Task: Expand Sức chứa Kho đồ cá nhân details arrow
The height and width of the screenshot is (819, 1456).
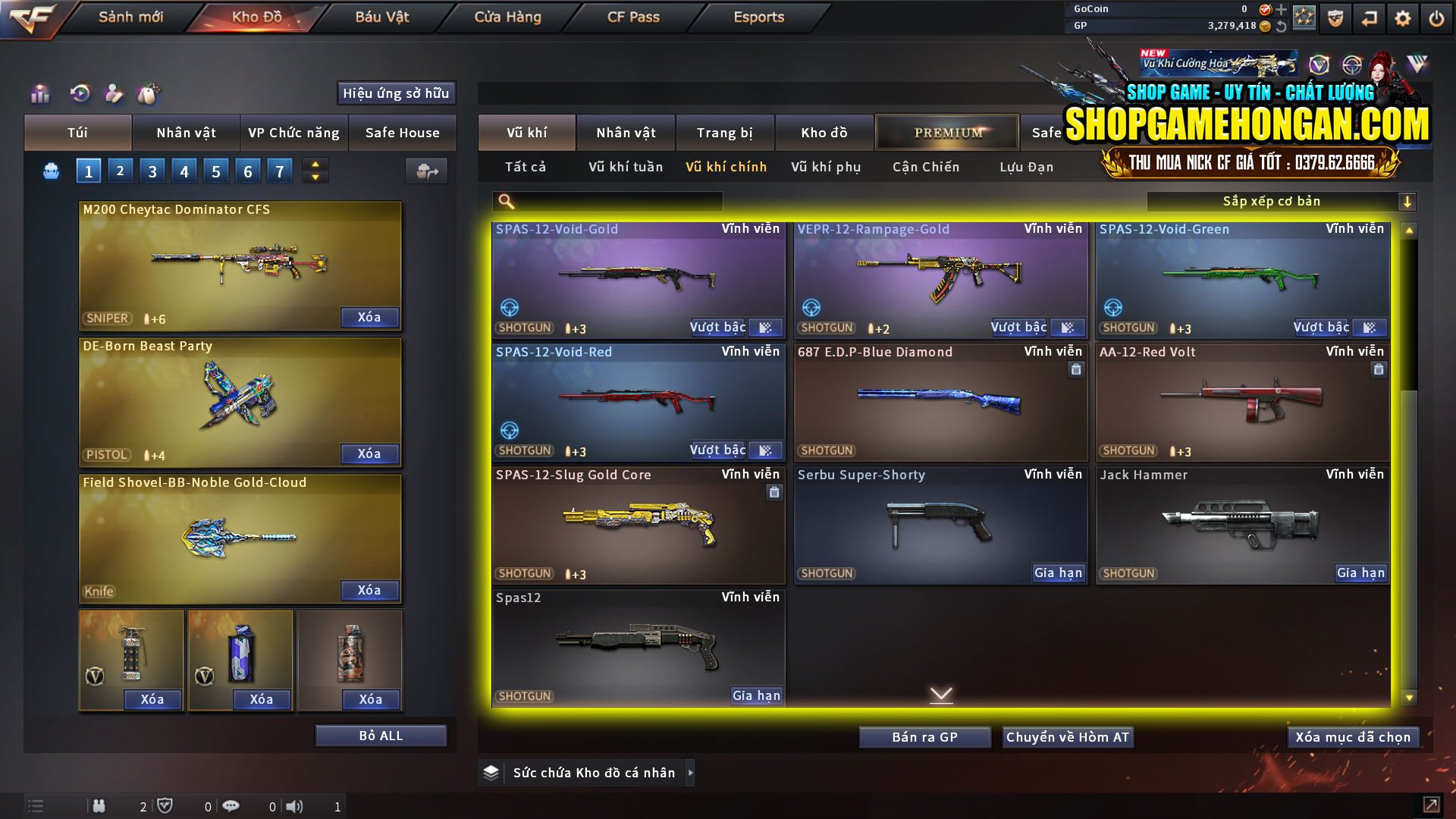Action: tap(691, 773)
